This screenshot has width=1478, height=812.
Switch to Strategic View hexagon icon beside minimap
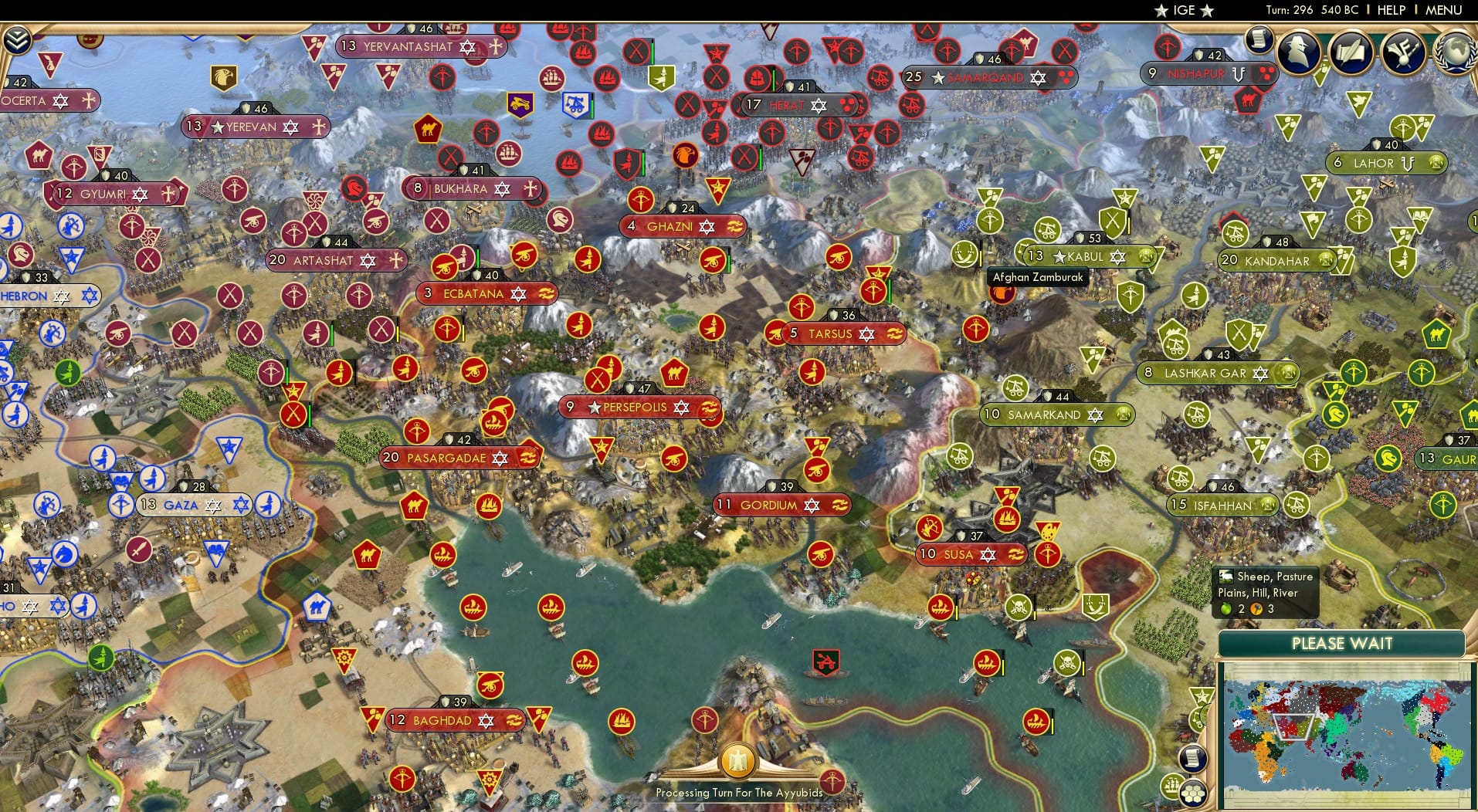(x=1194, y=794)
